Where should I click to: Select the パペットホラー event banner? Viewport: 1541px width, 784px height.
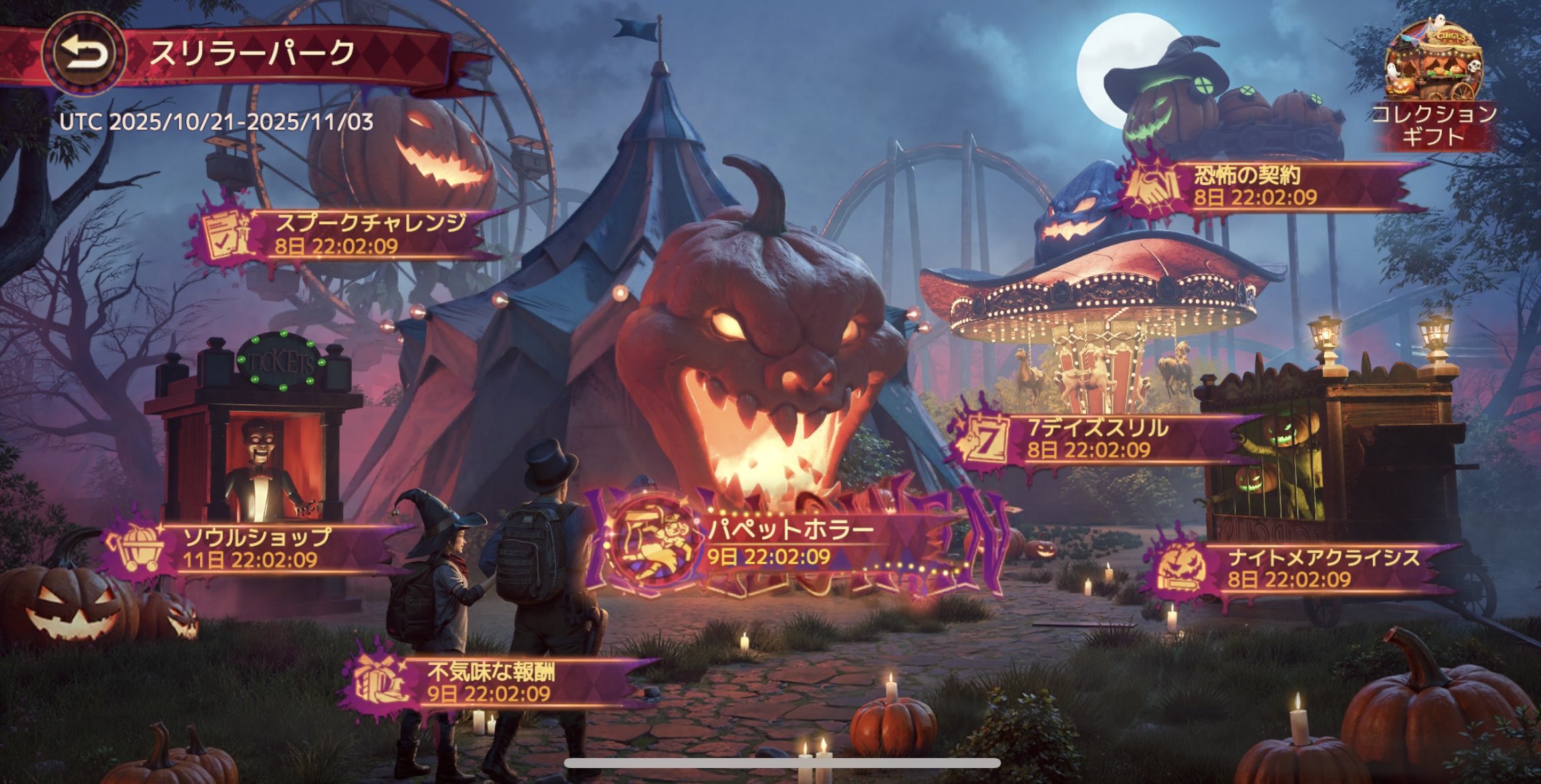[x=765, y=543]
